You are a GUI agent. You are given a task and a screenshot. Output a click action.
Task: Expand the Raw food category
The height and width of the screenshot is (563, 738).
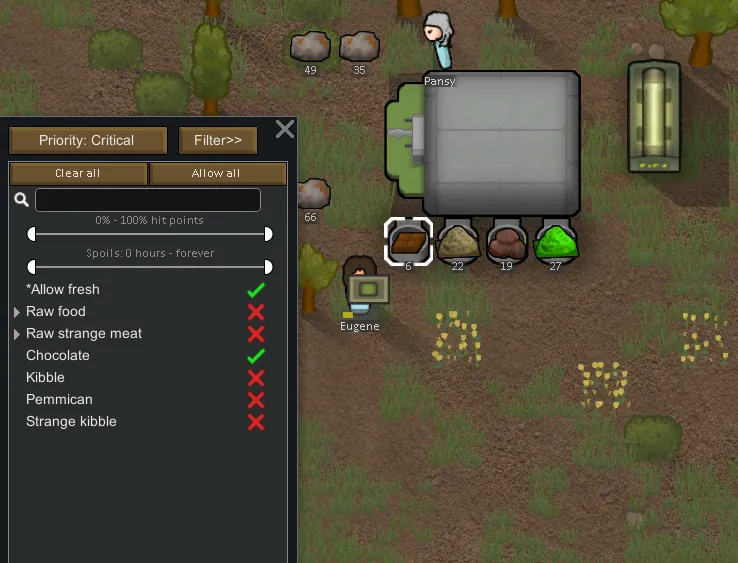(17, 312)
